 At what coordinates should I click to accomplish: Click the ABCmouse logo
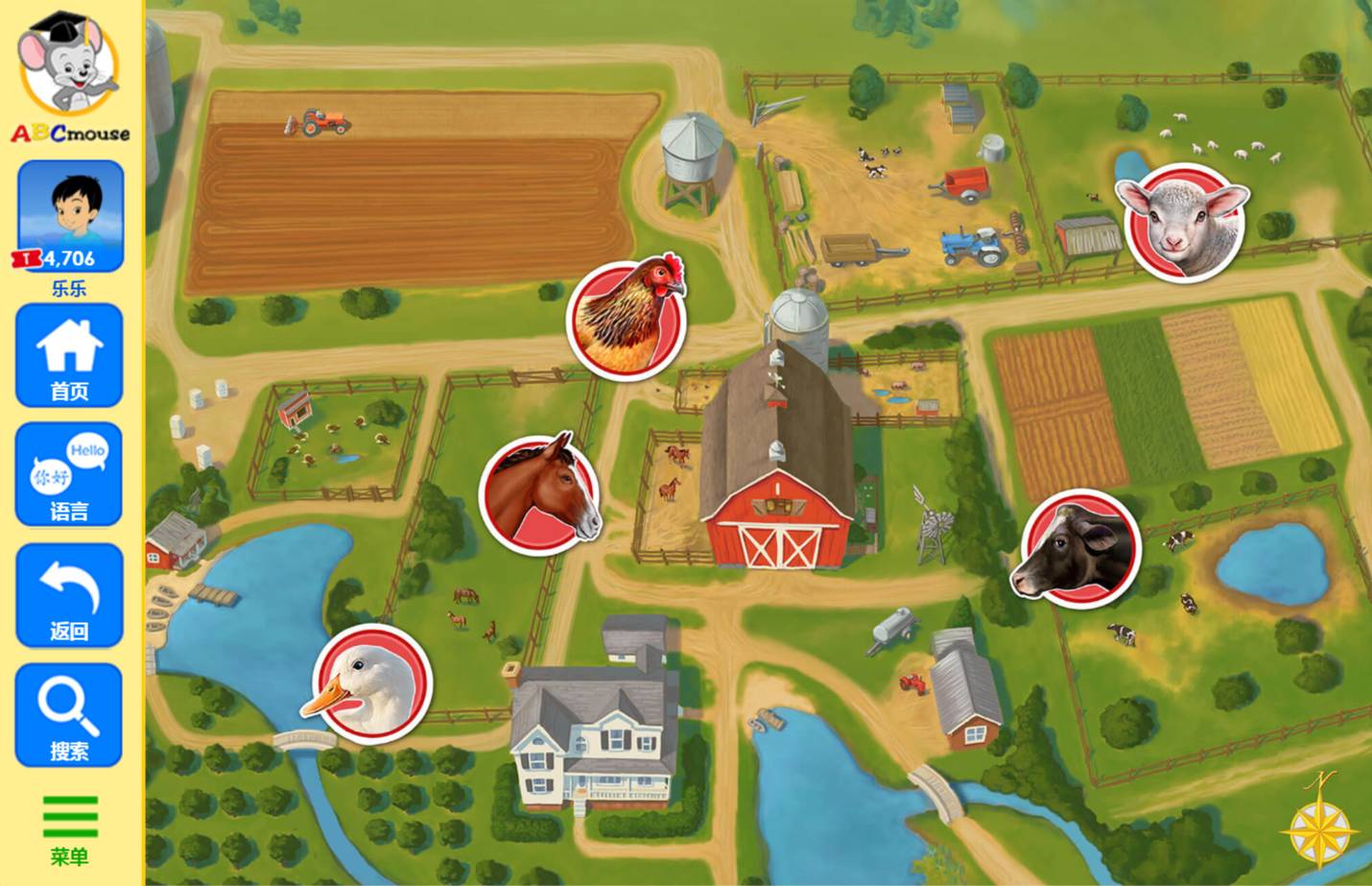(x=70, y=77)
